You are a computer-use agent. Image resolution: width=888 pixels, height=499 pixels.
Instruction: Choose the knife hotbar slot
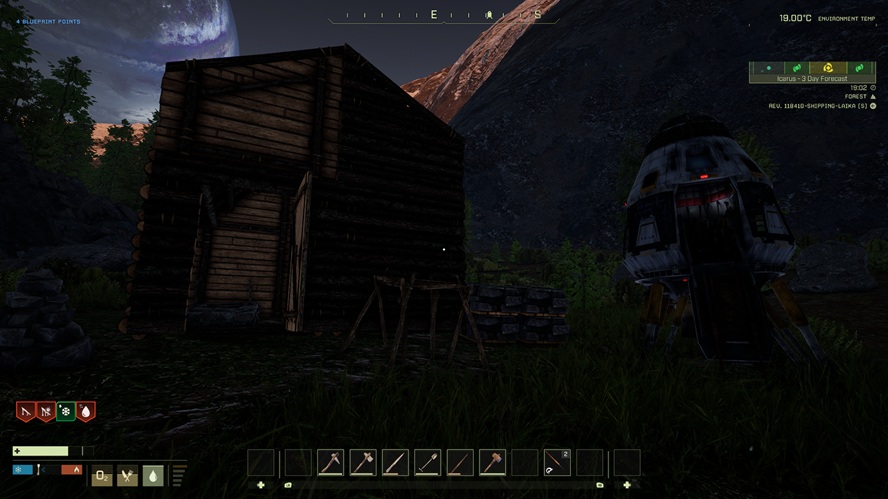pos(395,462)
